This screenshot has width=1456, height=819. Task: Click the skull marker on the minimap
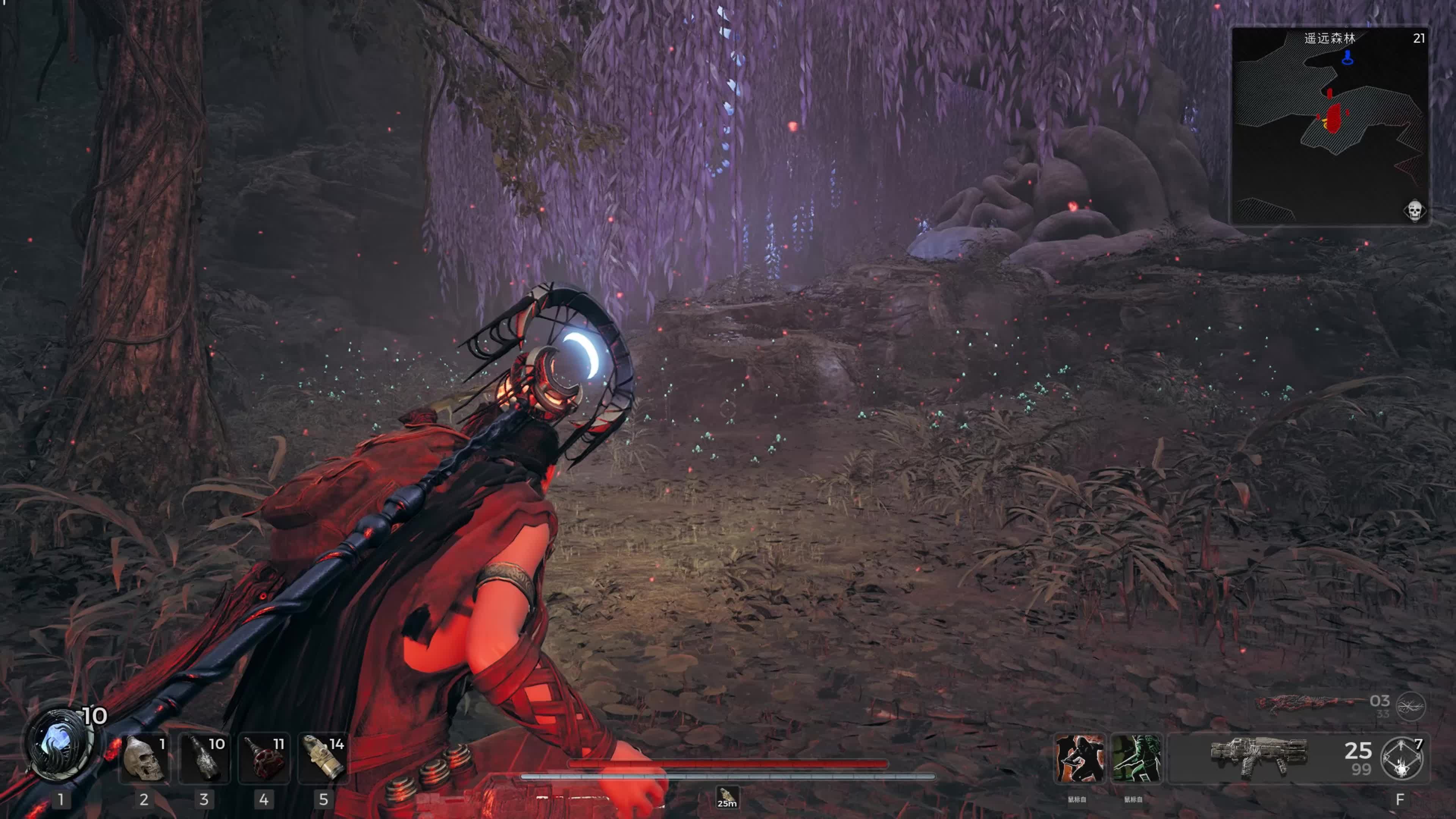(x=1414, y=211)
